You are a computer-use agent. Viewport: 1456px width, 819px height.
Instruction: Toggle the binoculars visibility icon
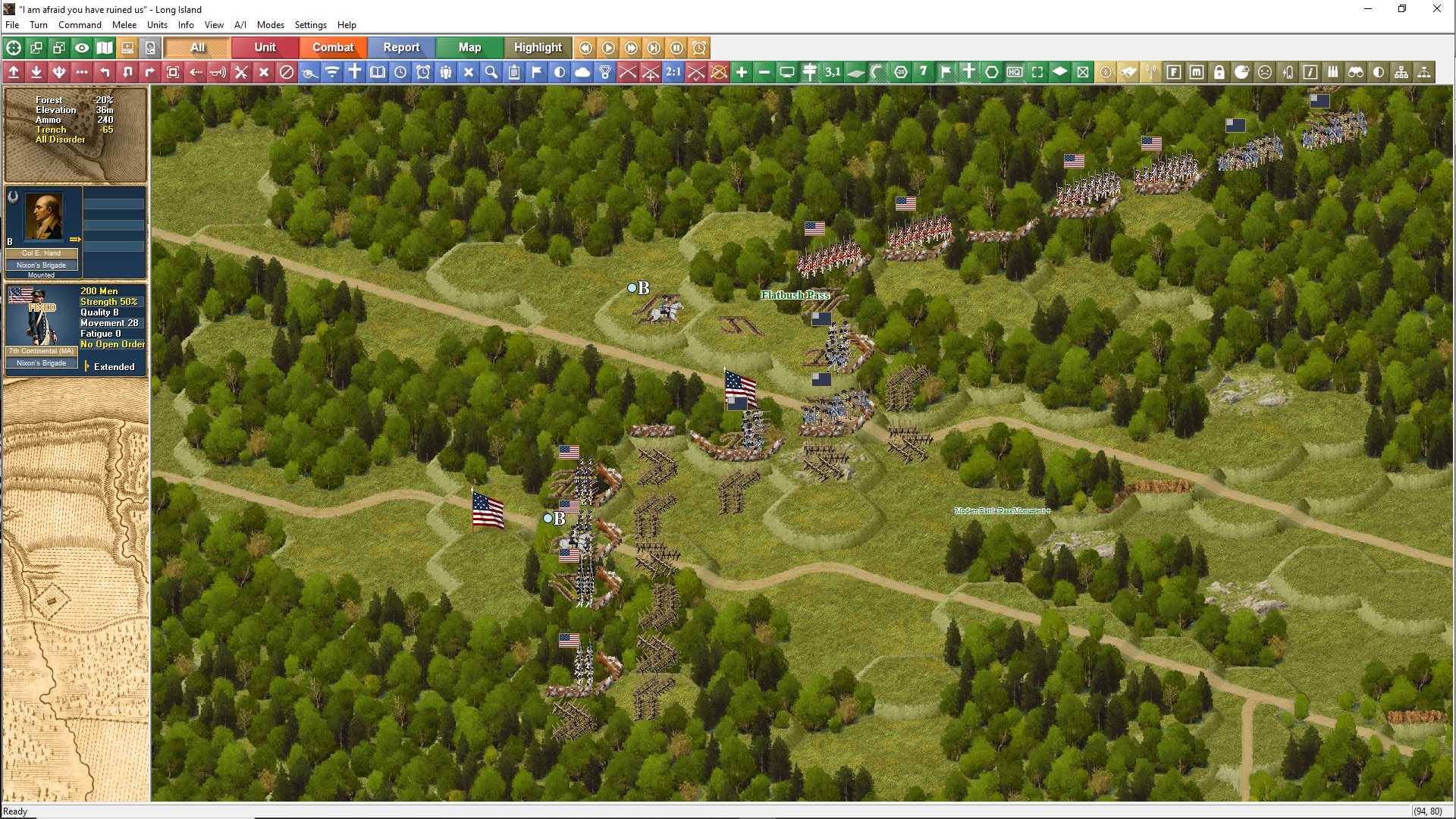pos(1356,72)
